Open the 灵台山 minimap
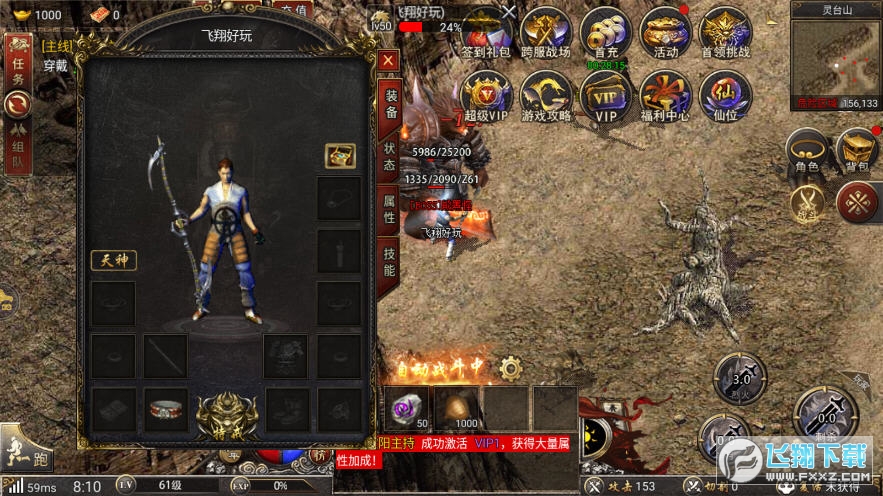Screen dimensions: 883x496 [834, 57]
